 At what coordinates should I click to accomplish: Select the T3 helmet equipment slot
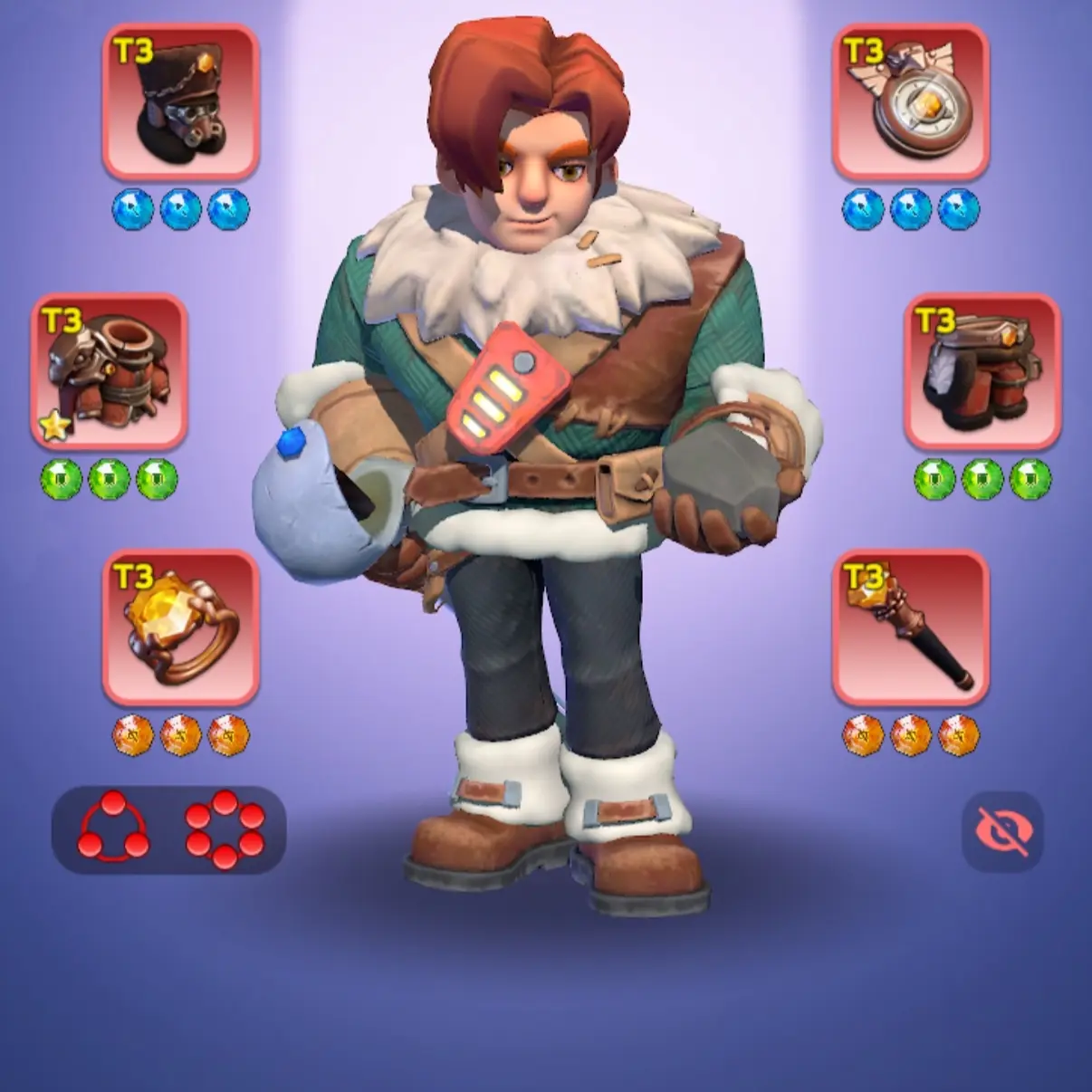(x=181, y=101)
